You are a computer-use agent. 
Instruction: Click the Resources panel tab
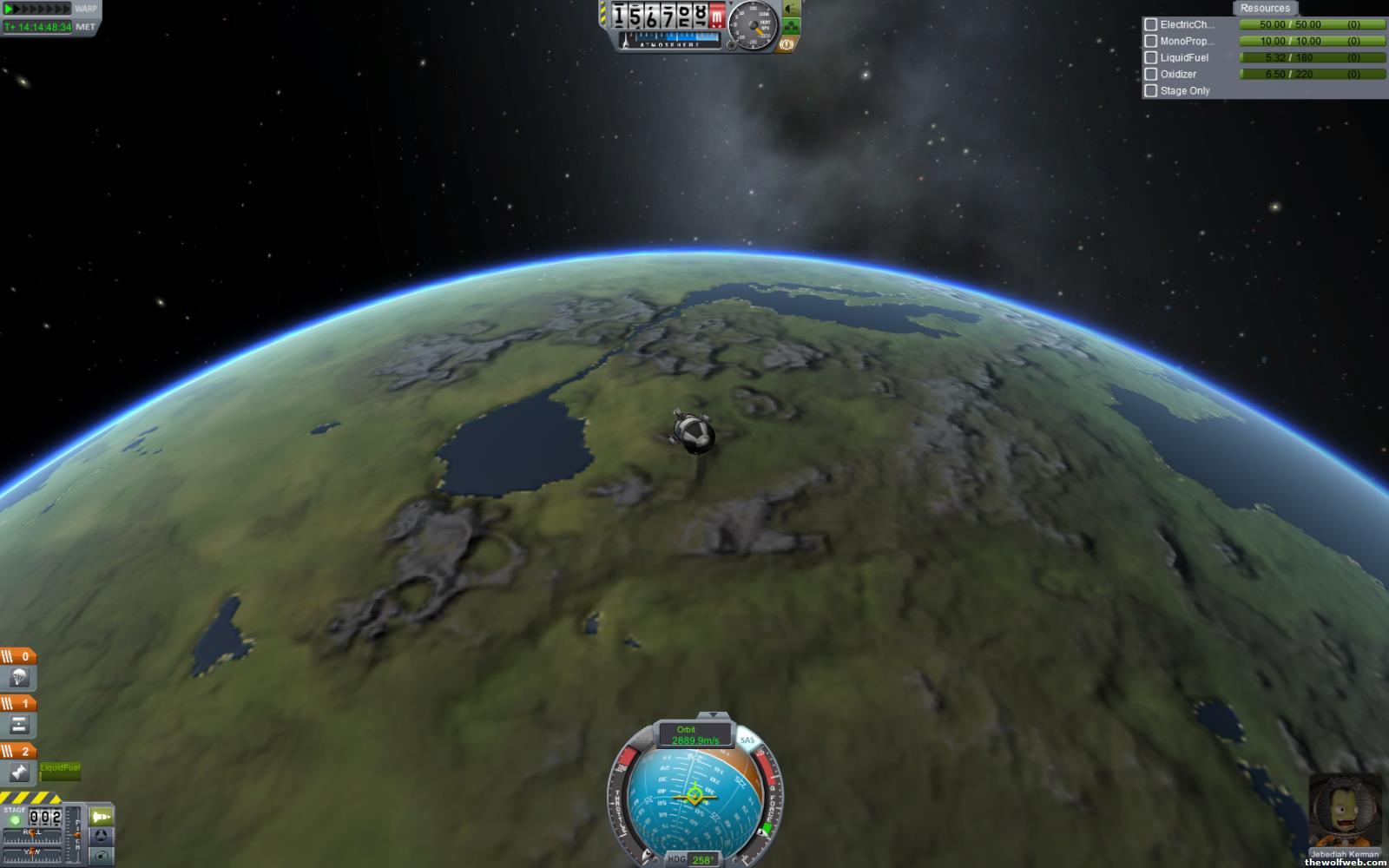click(1264, 8)
